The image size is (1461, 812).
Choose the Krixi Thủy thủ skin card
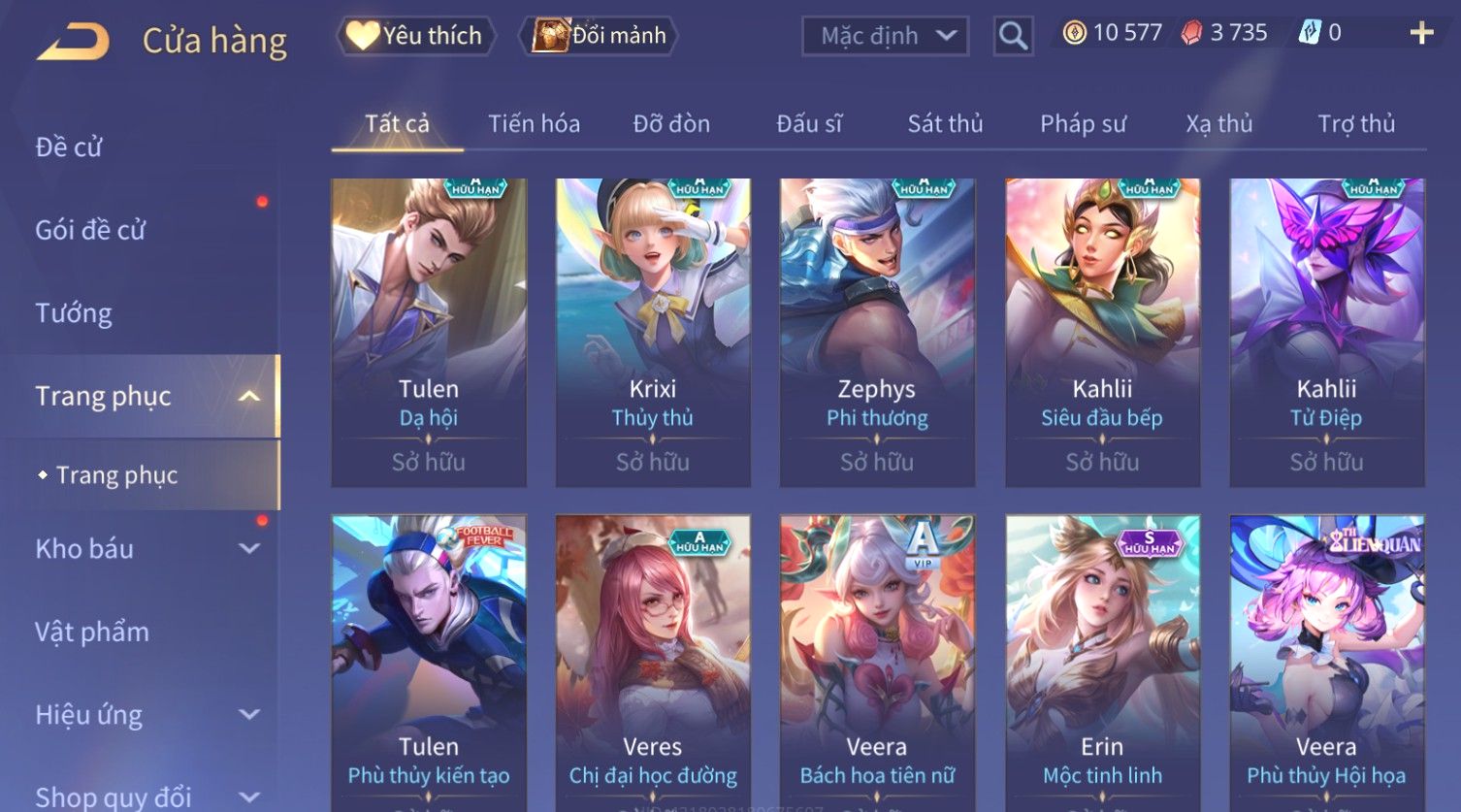[x=653, y=332]
